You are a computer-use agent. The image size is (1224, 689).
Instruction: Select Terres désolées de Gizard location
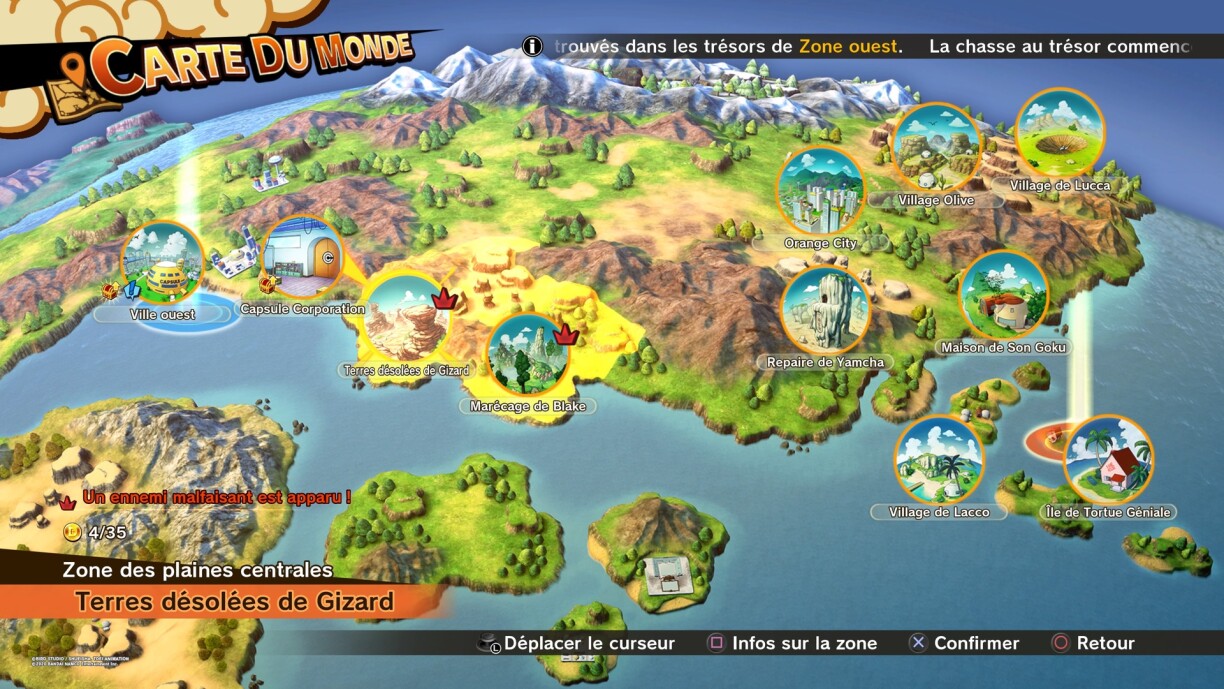point(405,318)
